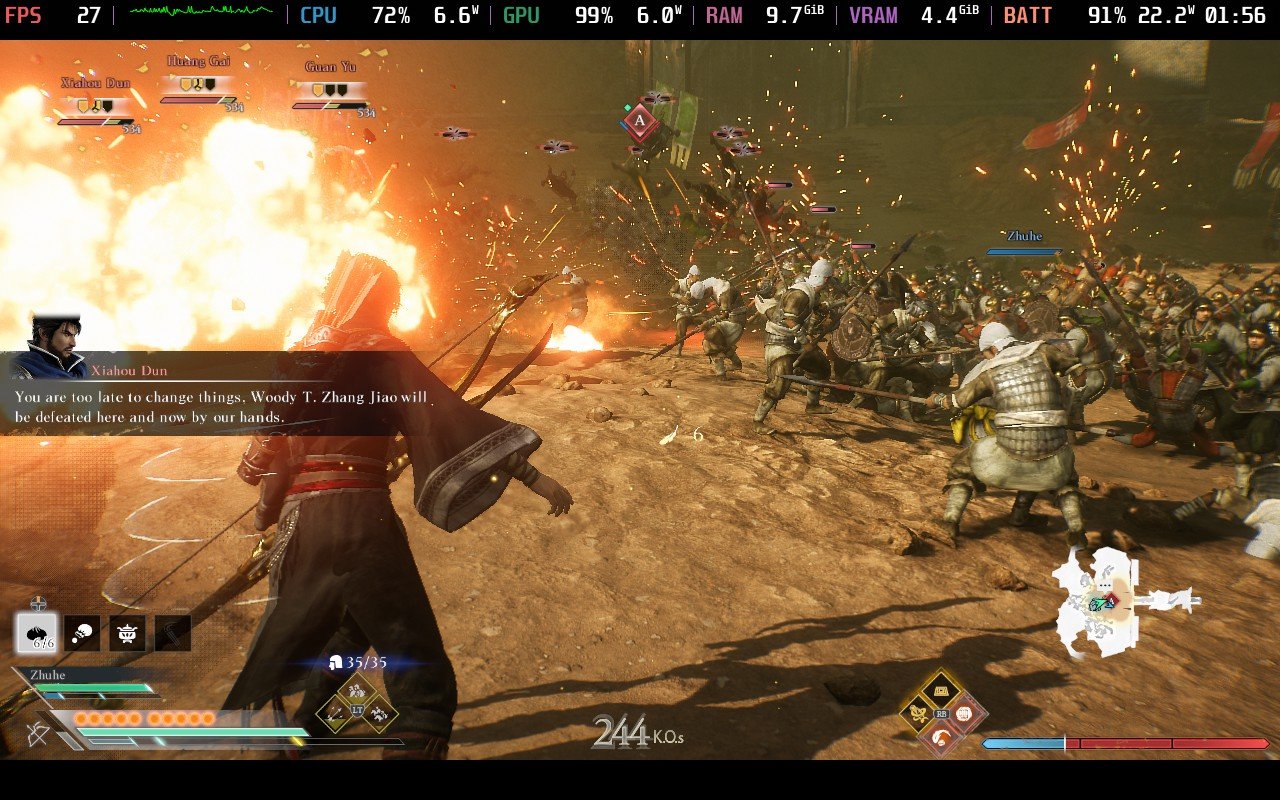Image resolution: width=1280 pixels, height=800 pixels.
Task: Select the bomb item in the item bar
Action: coord(81,633)
